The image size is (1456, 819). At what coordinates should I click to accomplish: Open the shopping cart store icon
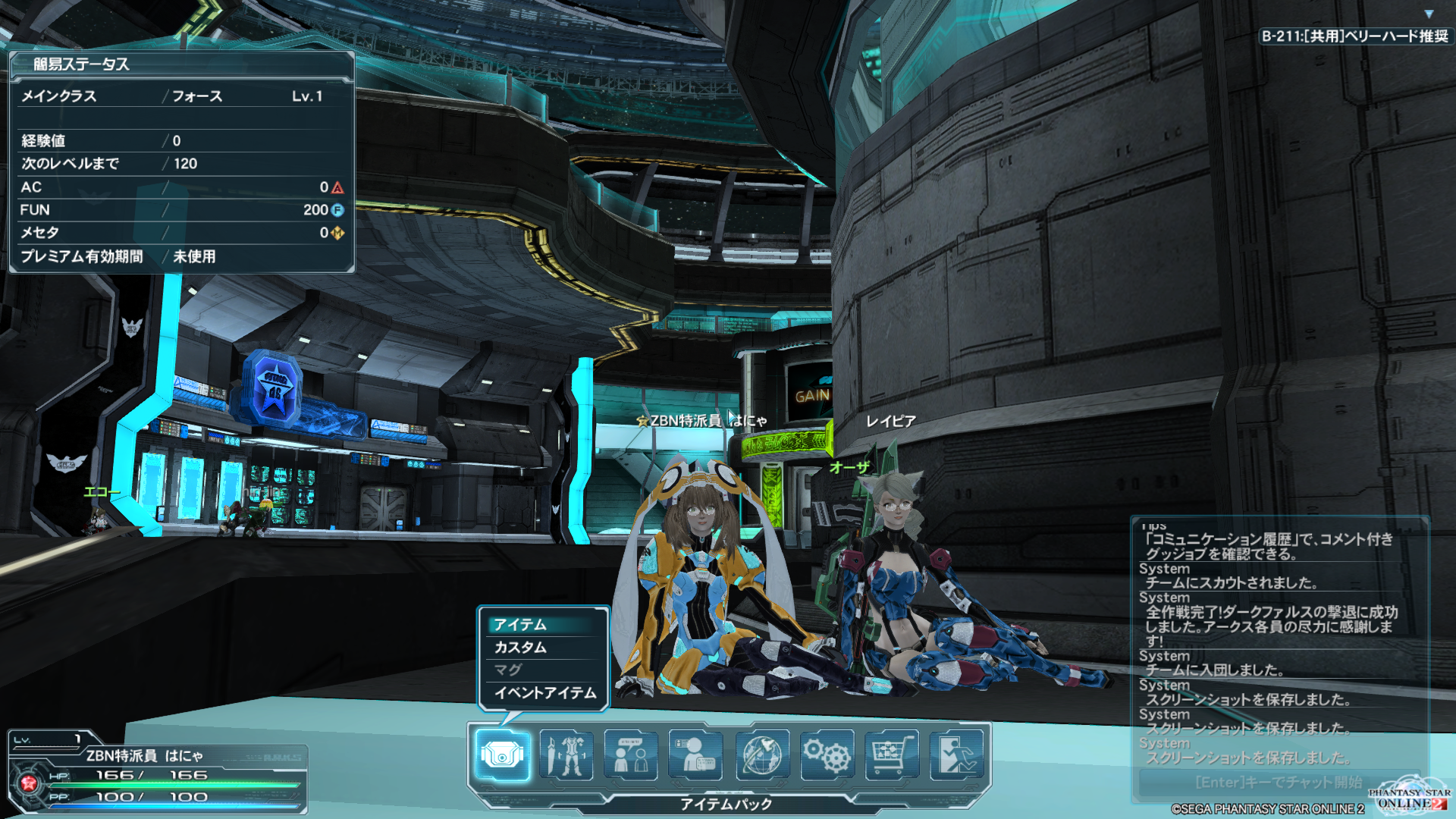pyautogui.click(x=891, y=754)
